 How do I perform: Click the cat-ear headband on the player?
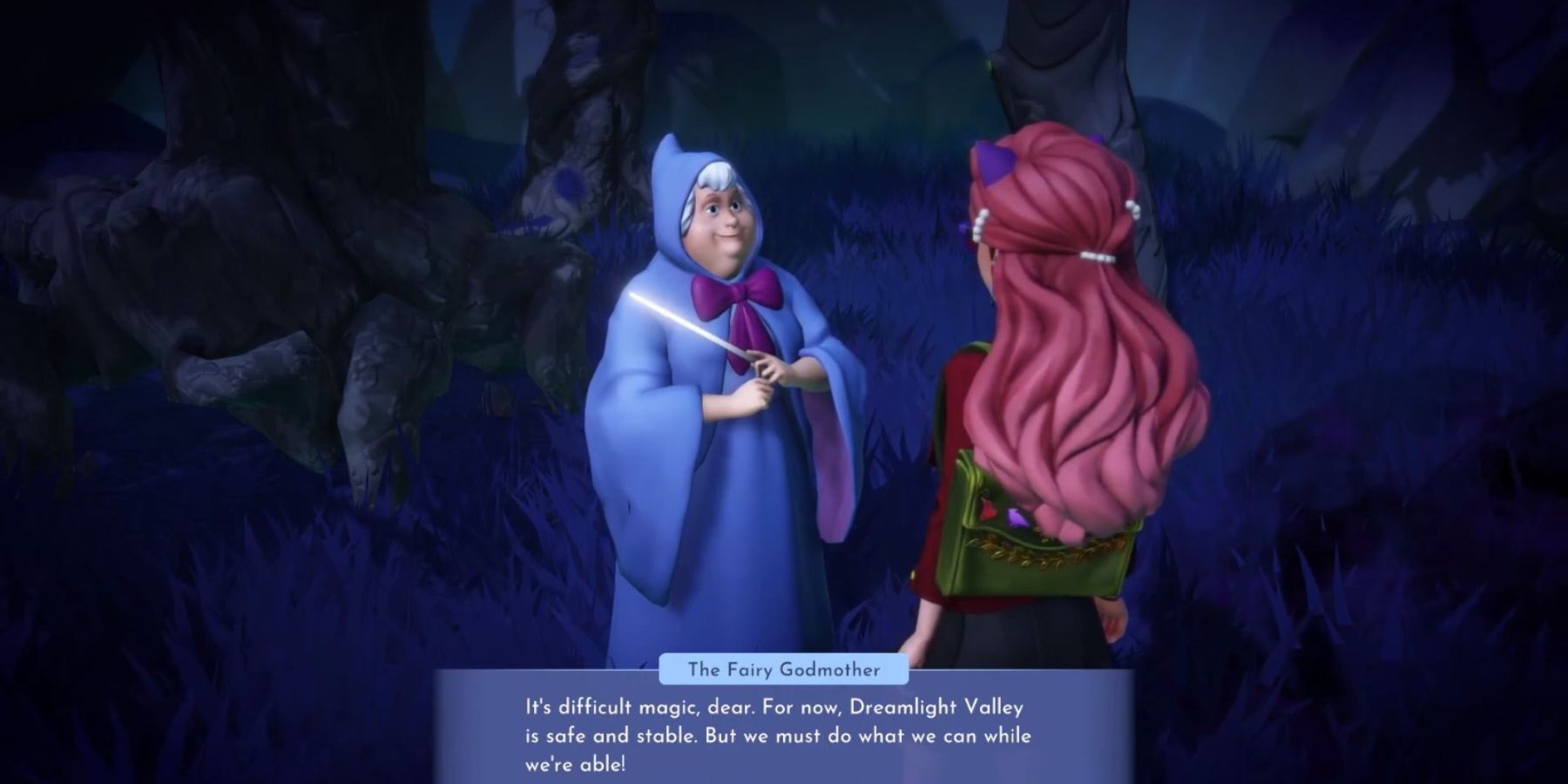click(993, 161)
